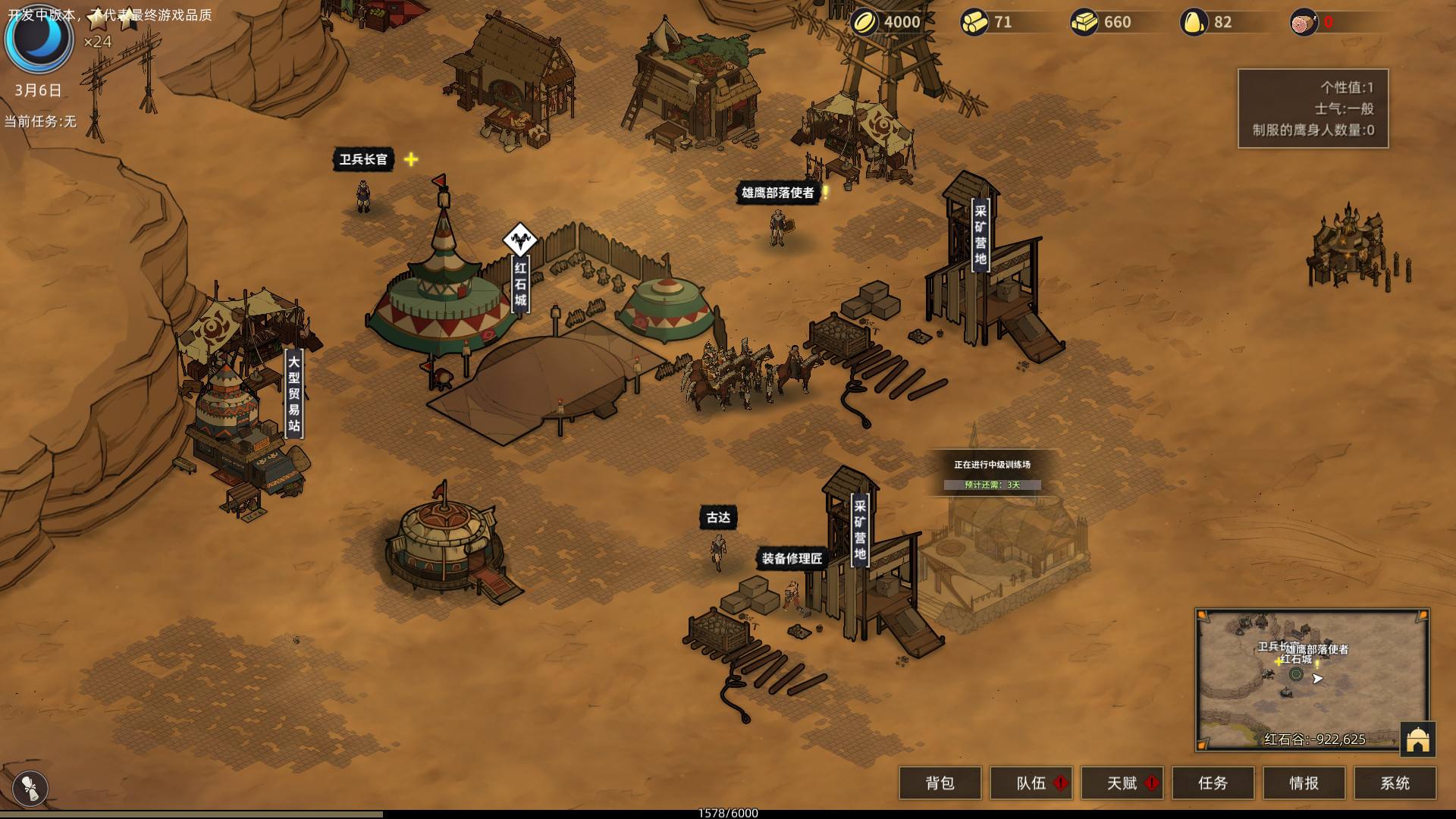
Task: Click the yellow castle icon beside minimap
Action: click(x=1417, y=739)
